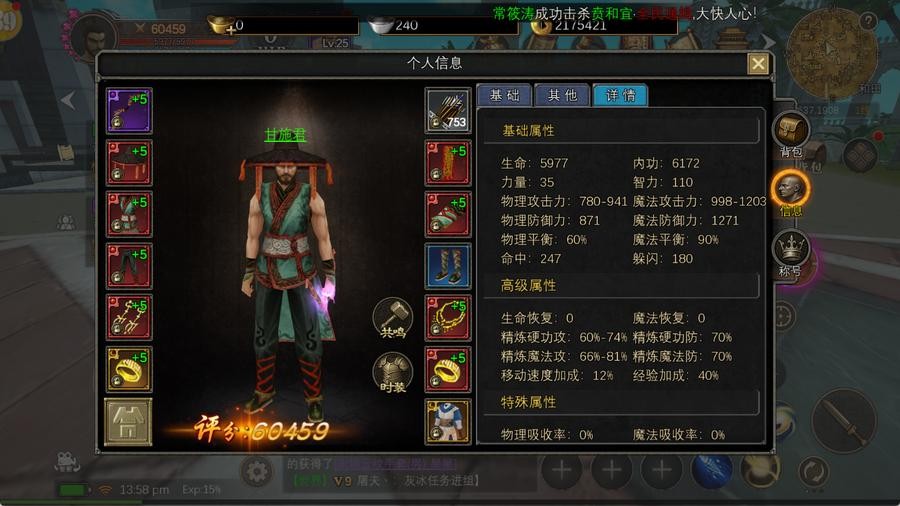Open the 背包 backpack side tab

point(791,134)
